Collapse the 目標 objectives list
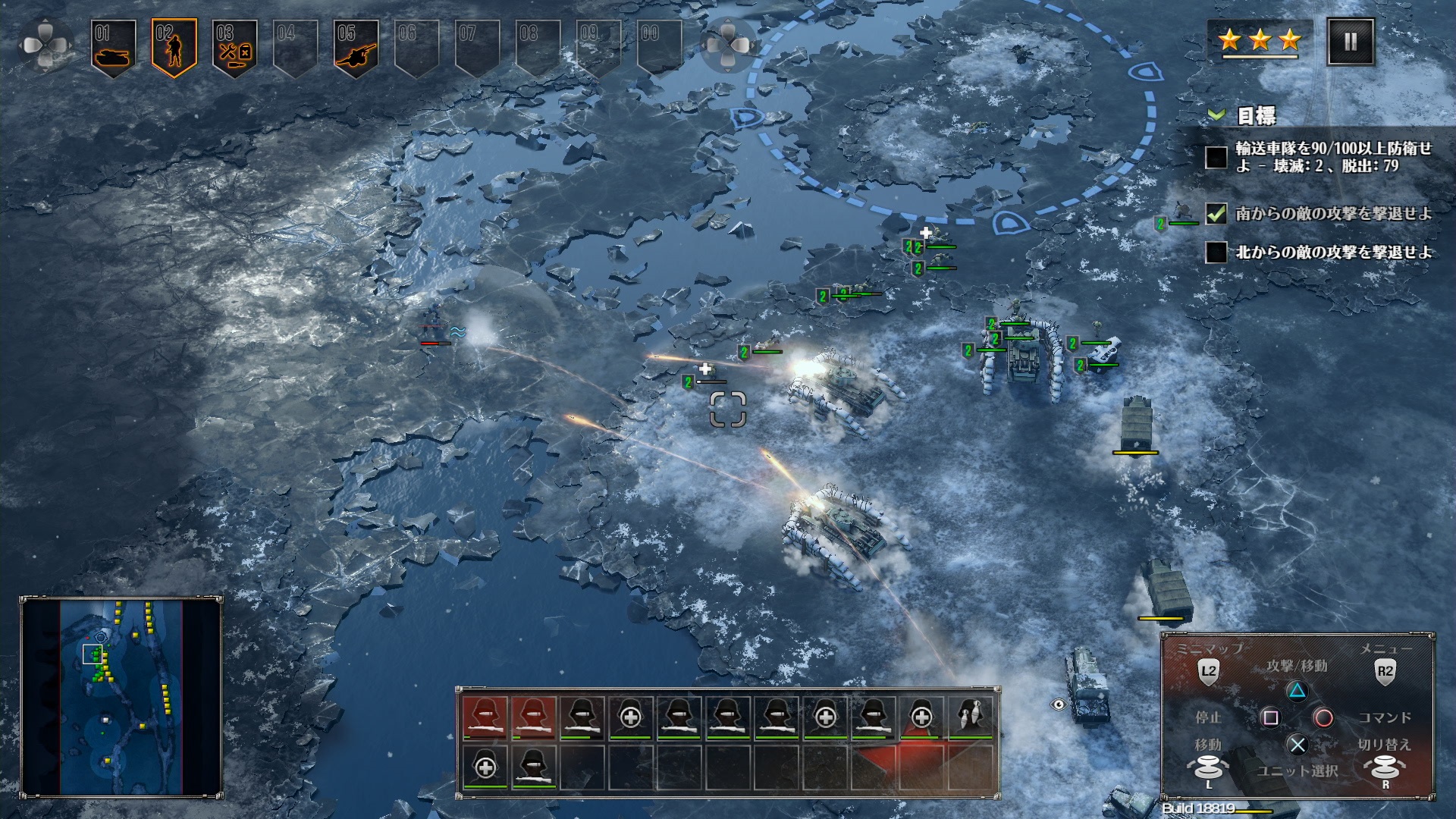The height and width of the screenshot is (819, 1456). 1216,115
